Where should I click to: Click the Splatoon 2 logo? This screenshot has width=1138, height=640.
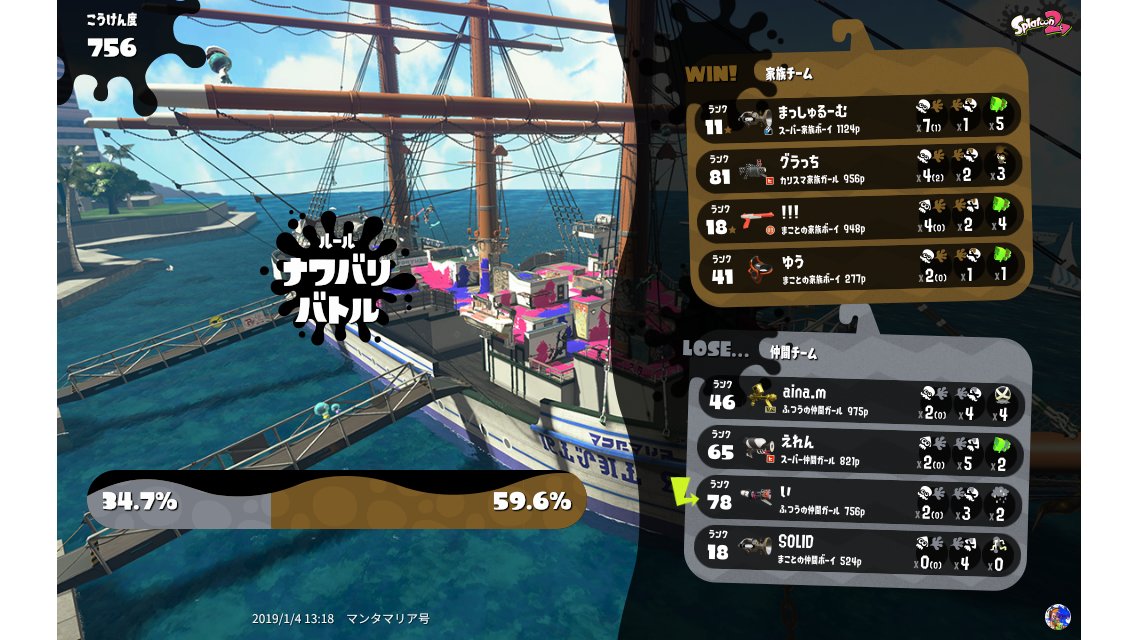1041,23
